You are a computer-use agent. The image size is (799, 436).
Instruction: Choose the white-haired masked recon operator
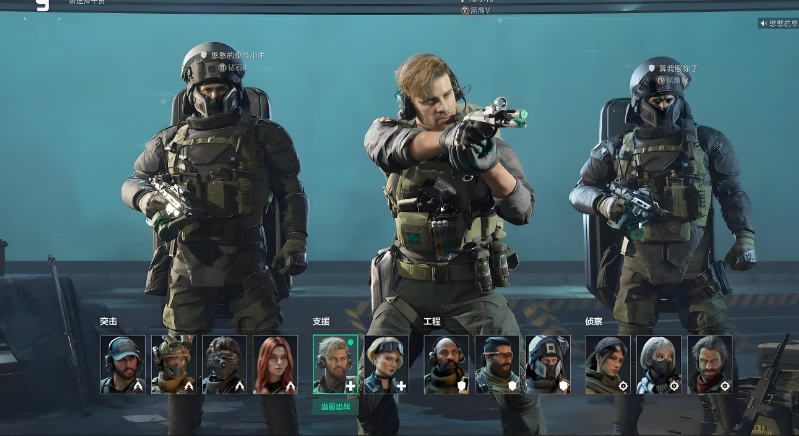click(x=659, y=364)
